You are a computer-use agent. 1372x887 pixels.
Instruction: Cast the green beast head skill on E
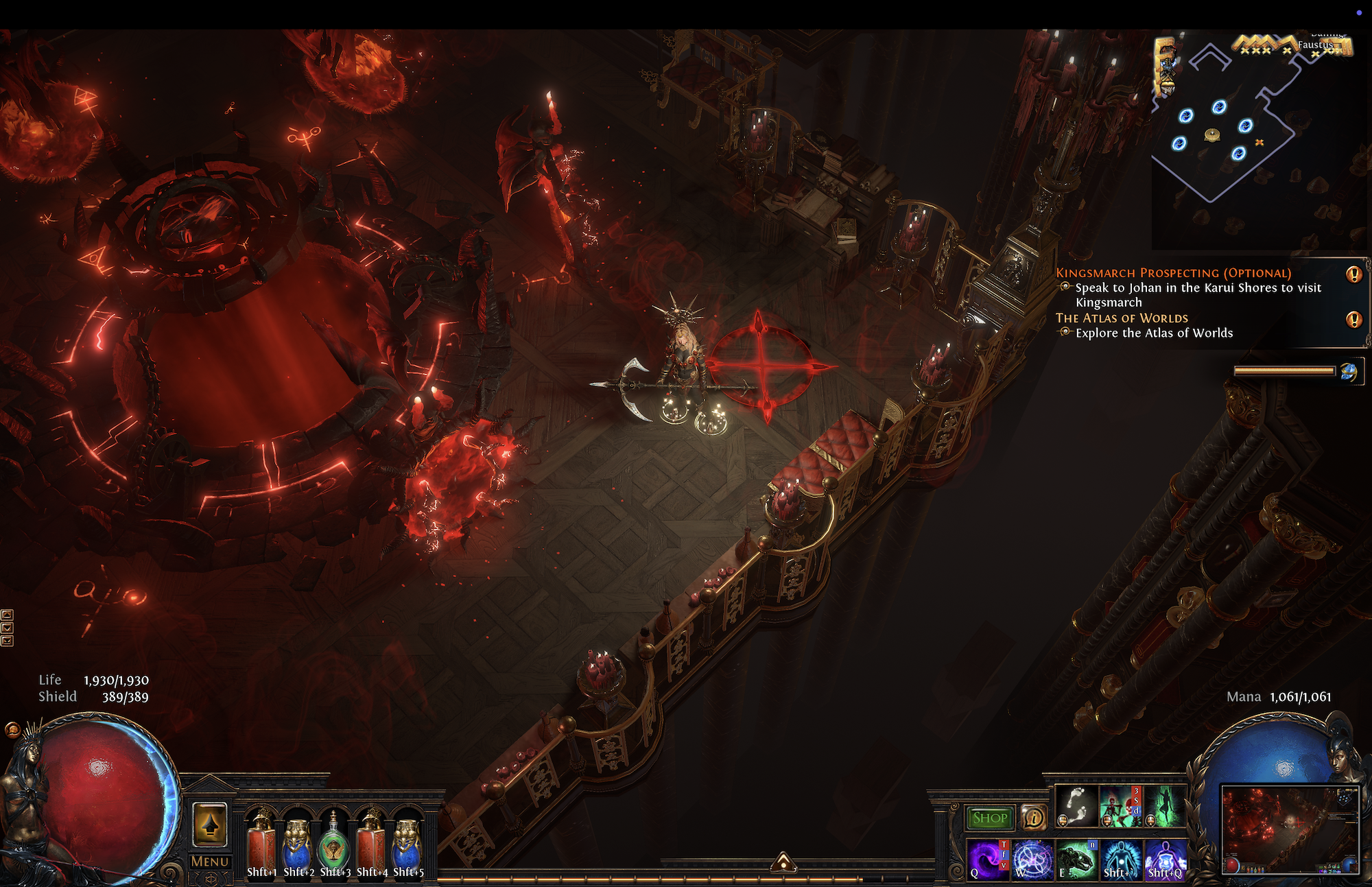[x=1076, y=859]
